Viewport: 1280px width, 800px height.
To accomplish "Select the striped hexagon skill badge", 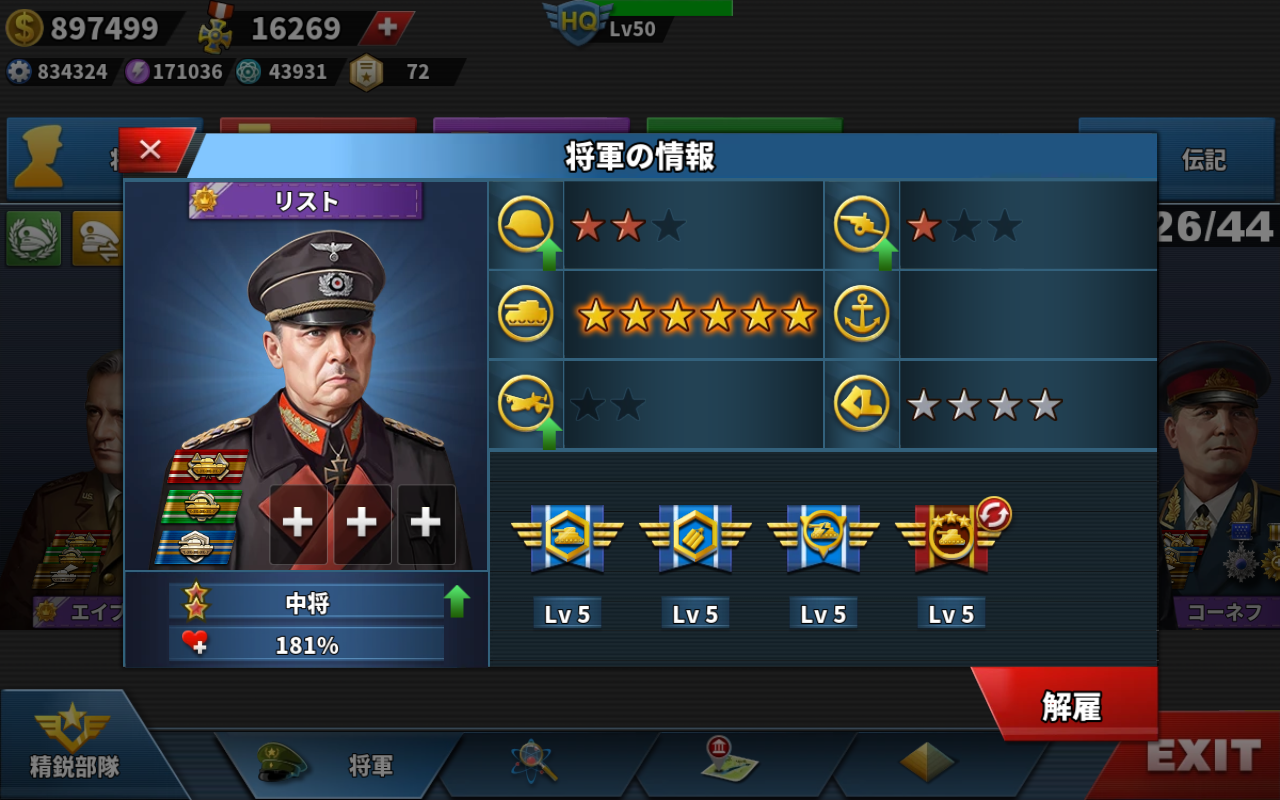I will (x=695, y=538).
